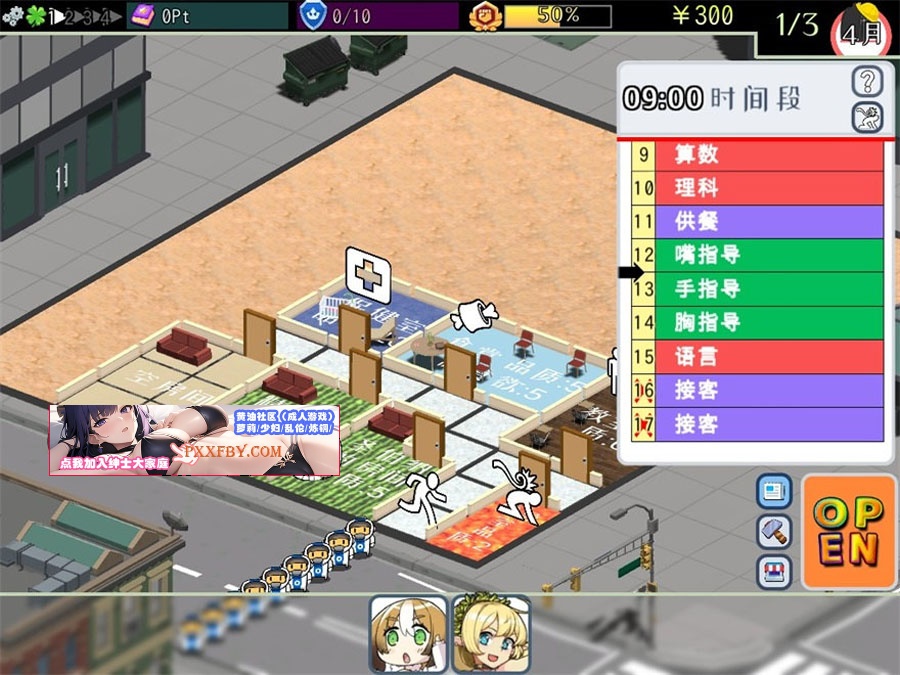Open the PXXFBY.COM advertisement banner

click(x=194, y=439)
